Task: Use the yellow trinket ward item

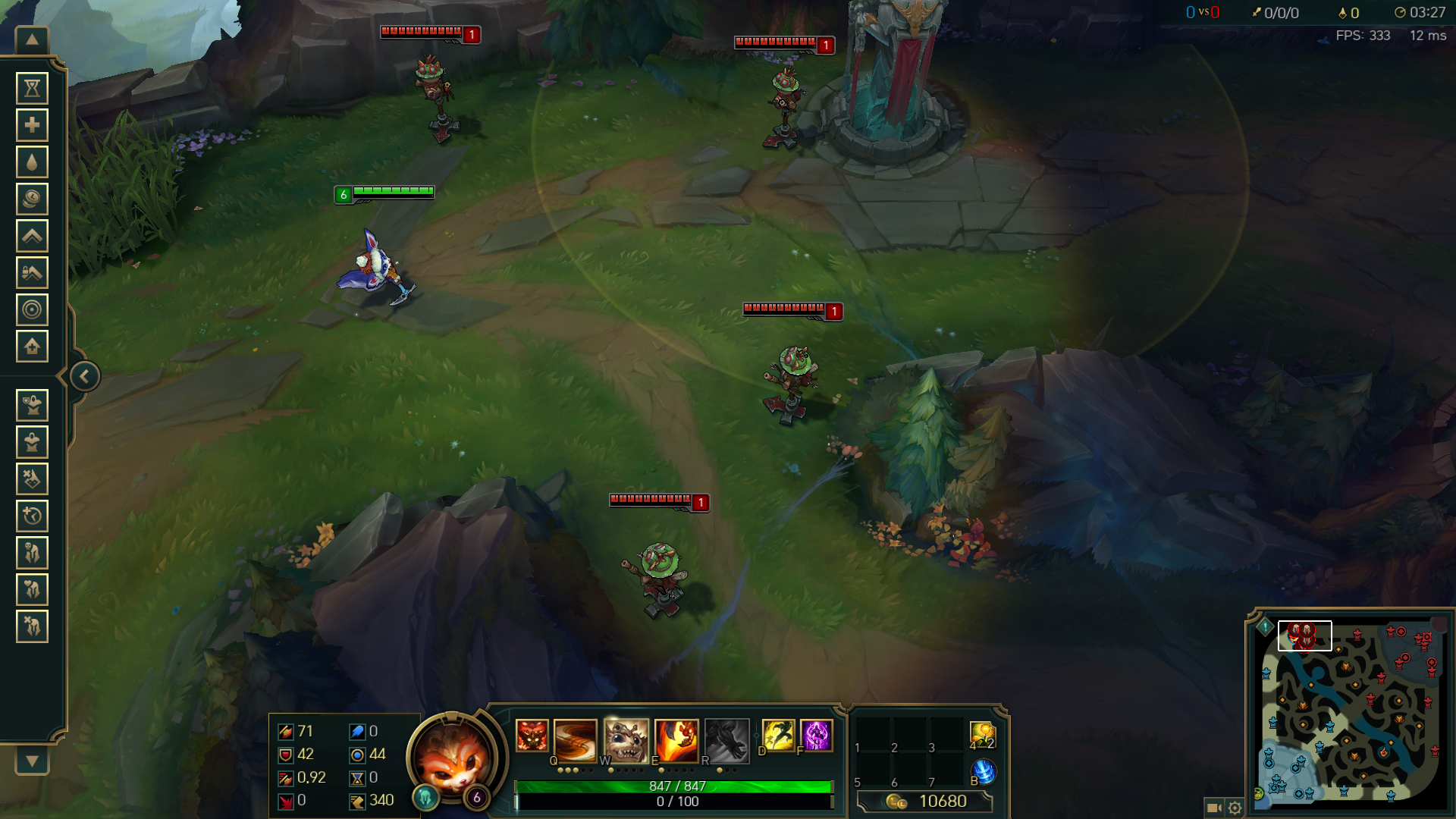Action: point(982,734)
